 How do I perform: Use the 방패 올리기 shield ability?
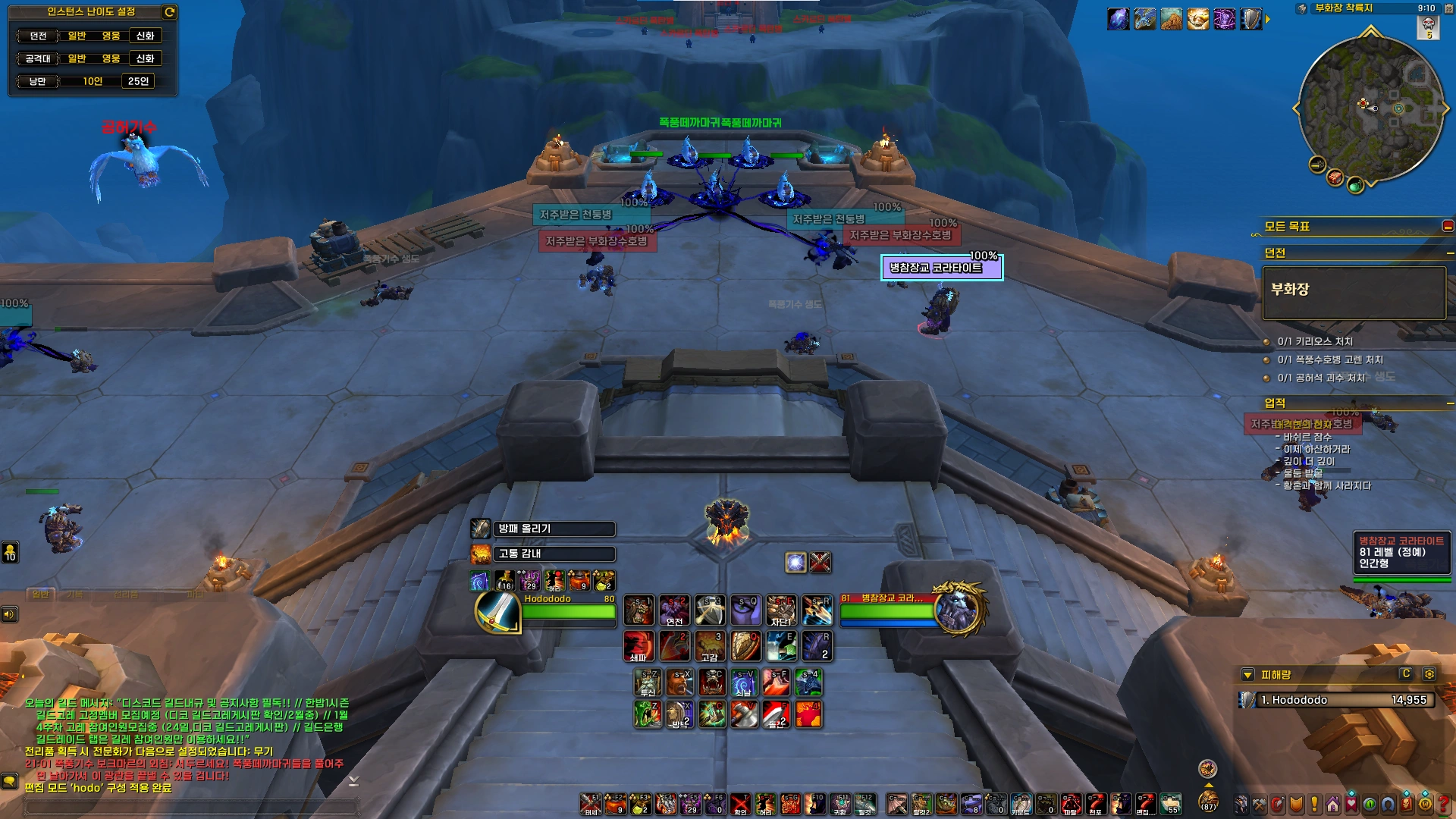481,529
